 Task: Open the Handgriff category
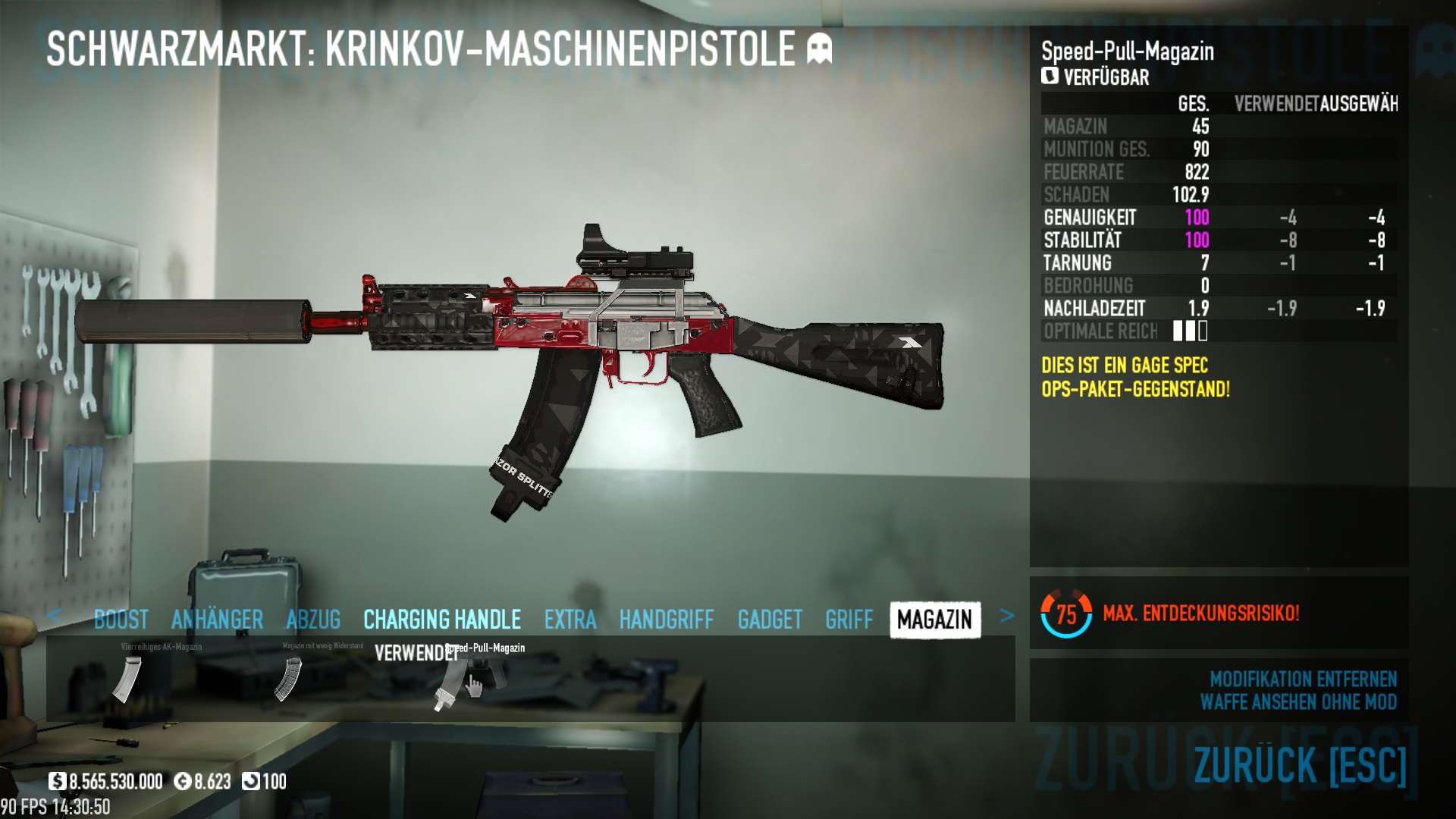coord(666,620)
